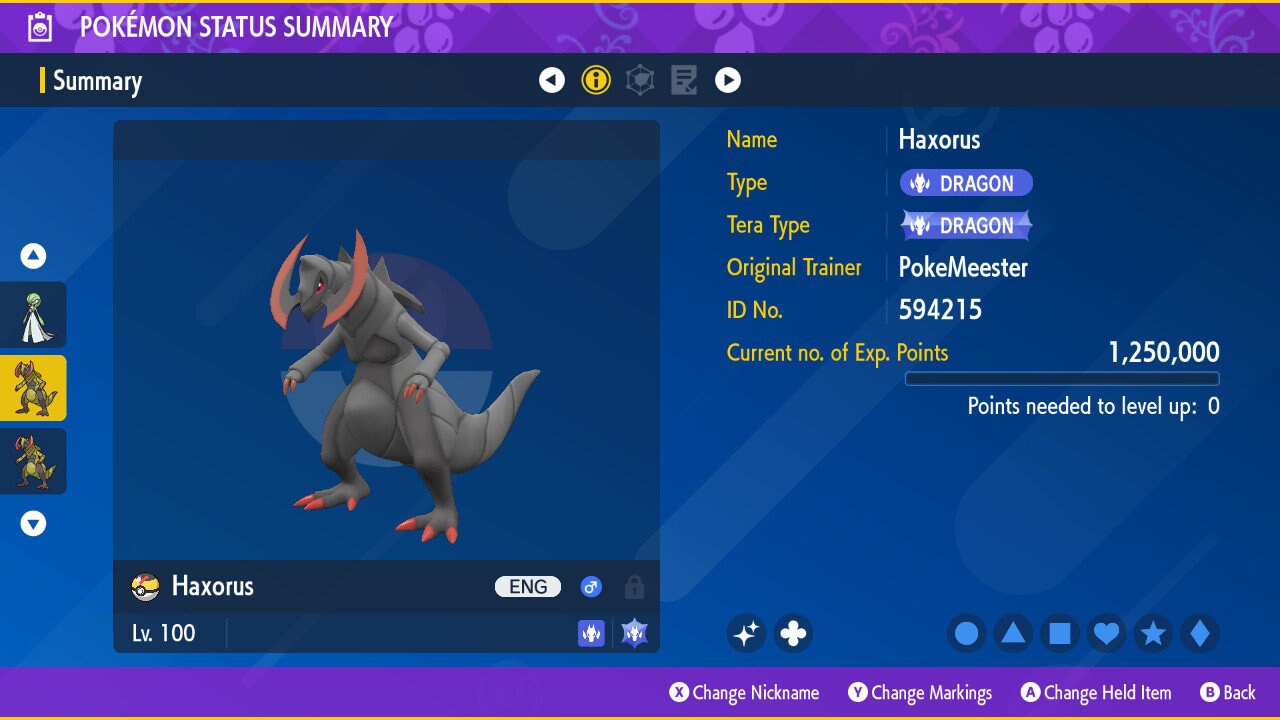Toggle the triangle marking
Viewport: 1280px width, 720px height.
1013,633
